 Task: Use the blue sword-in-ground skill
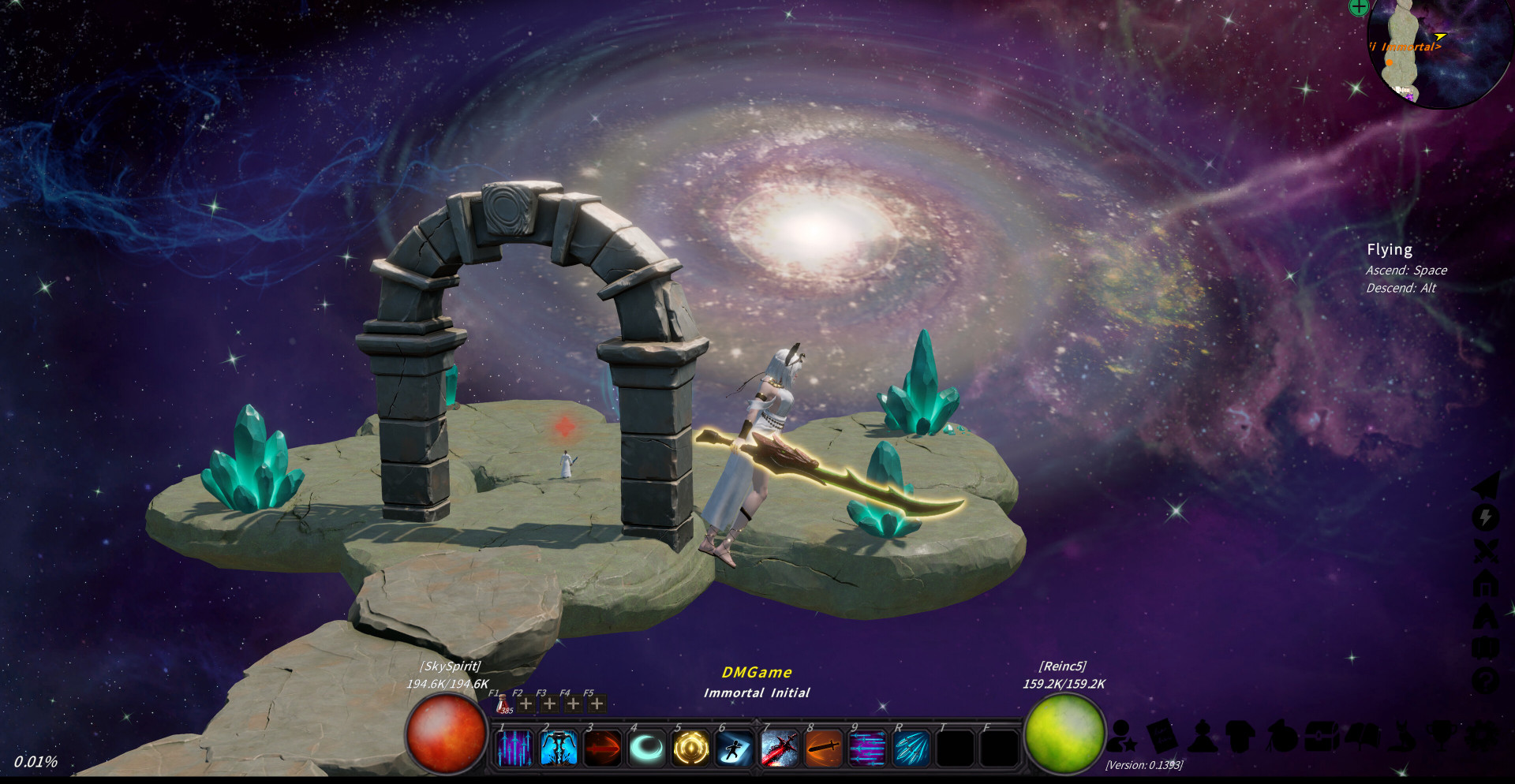click(559, 748)
